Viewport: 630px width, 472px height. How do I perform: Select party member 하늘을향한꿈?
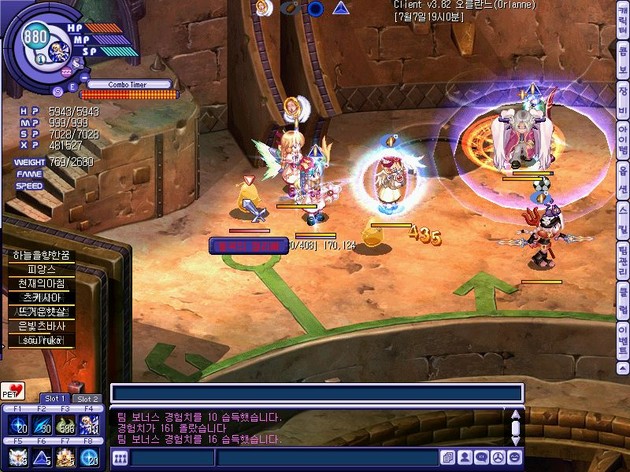coord(40,257)
